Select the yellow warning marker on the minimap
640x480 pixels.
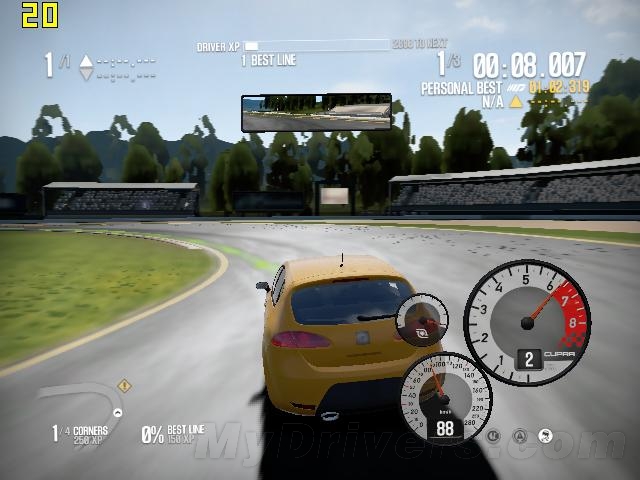click(x=124, y=385)
